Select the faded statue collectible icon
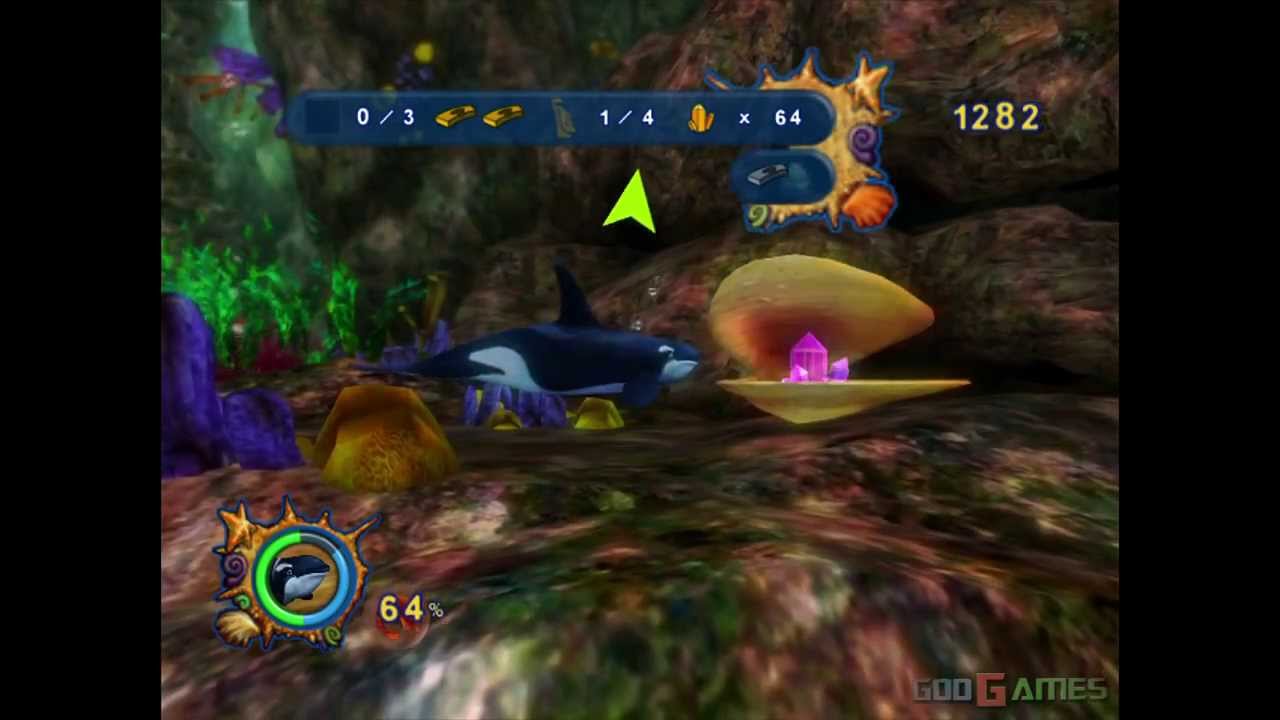This screenshot has width=1280, height=720. (563, 119)
